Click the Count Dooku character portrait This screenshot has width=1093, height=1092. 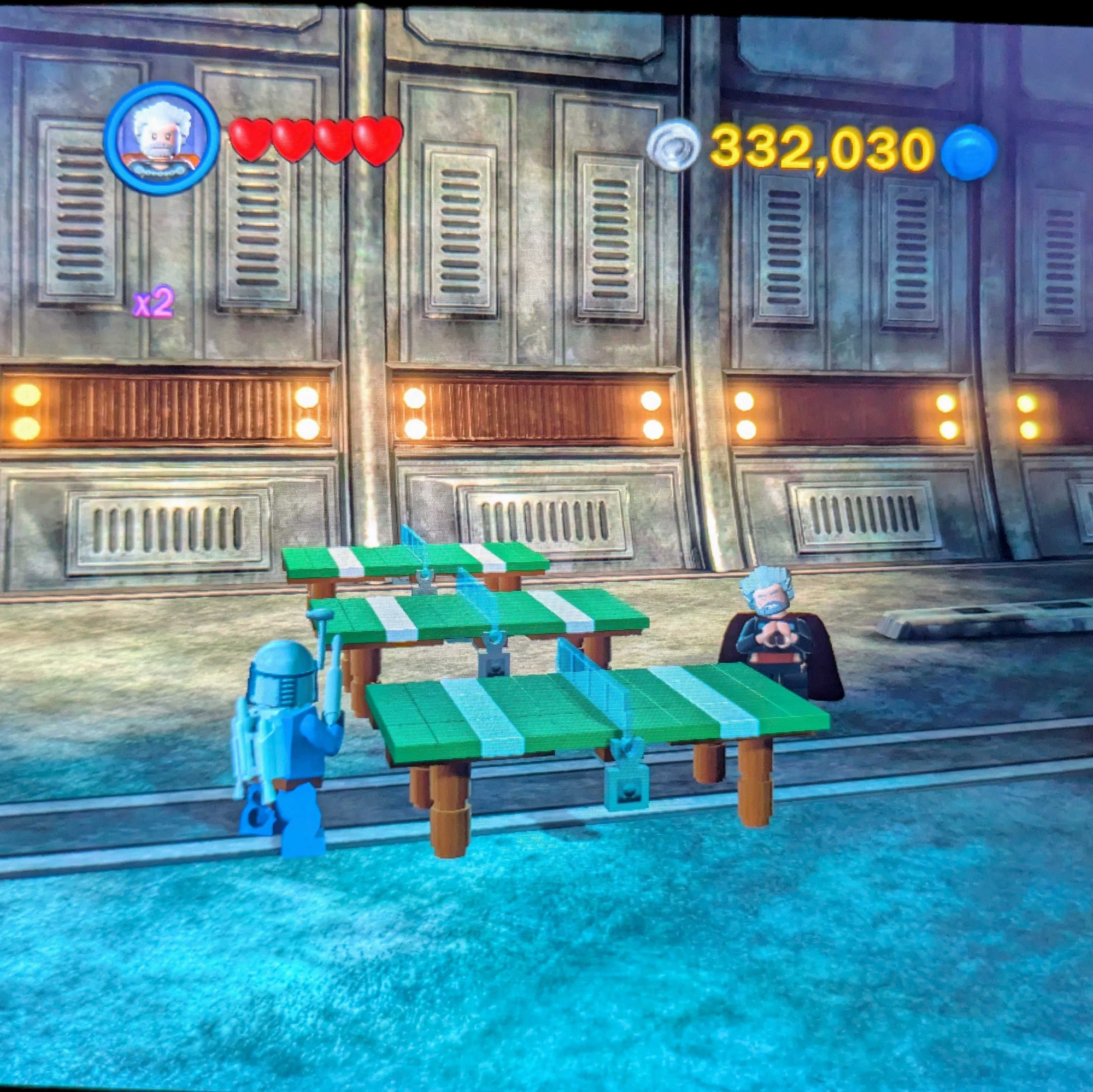pos(162,138)
